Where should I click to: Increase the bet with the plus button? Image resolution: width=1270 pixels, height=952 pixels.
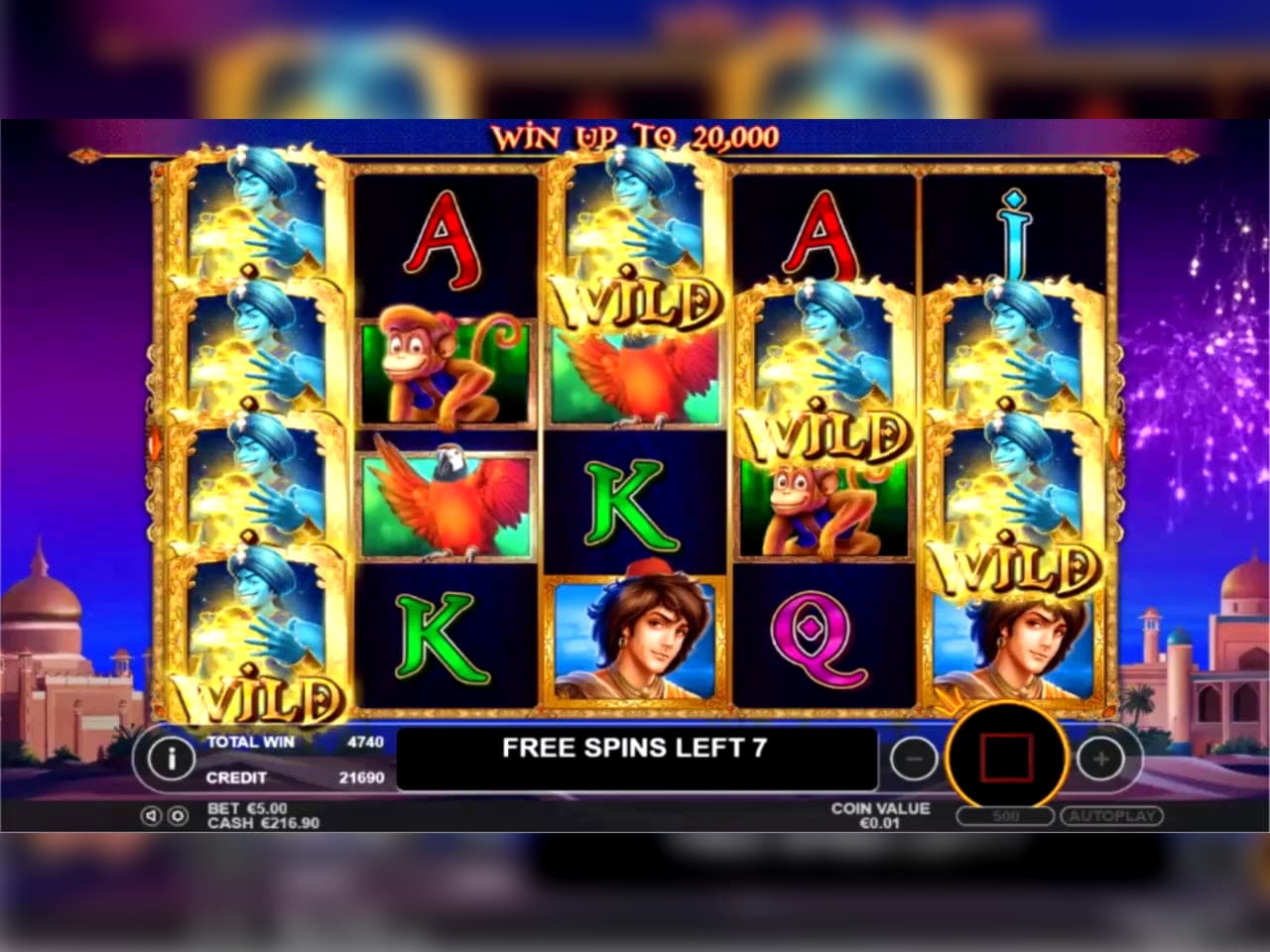[x=1100, y=760]
